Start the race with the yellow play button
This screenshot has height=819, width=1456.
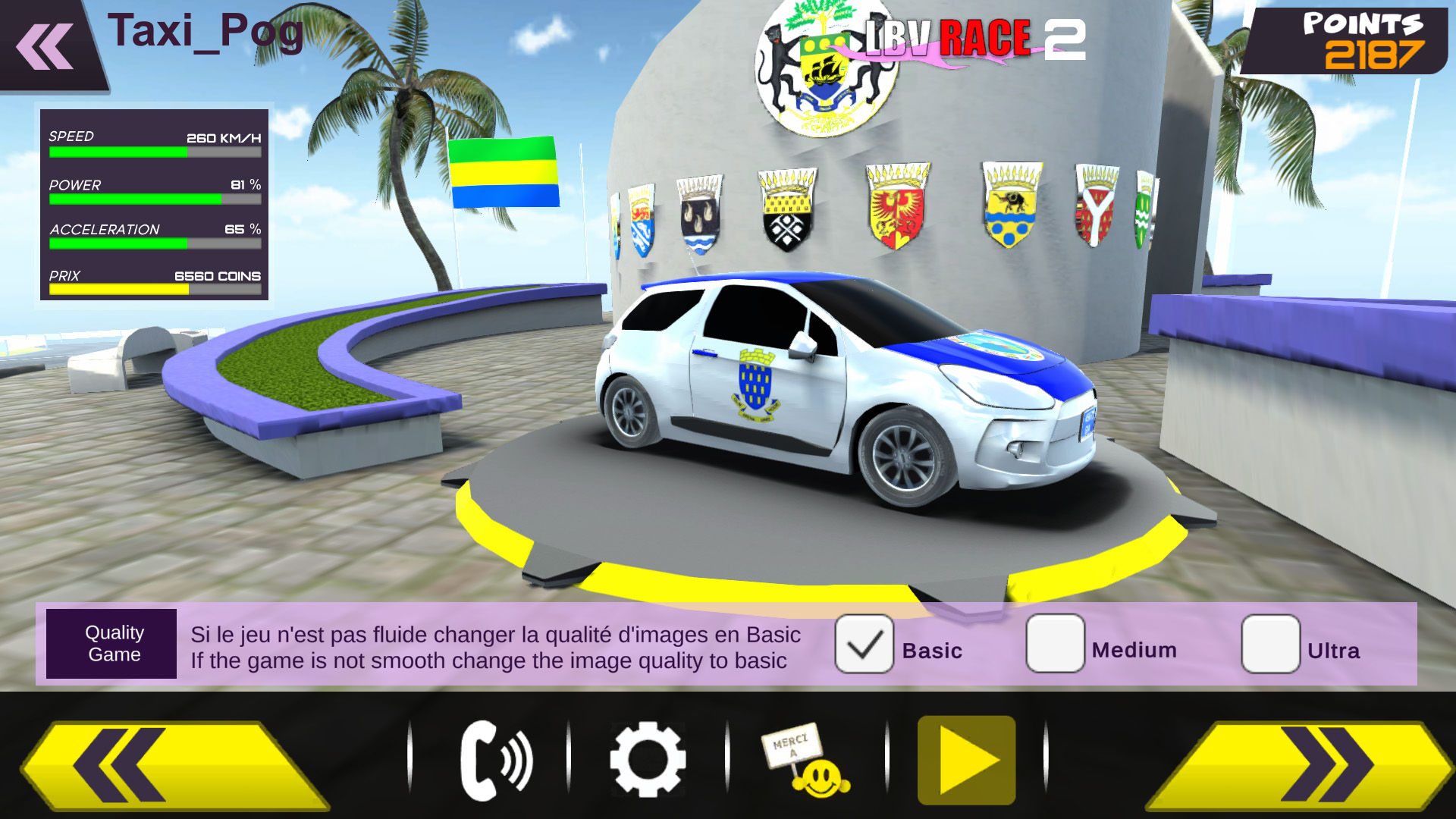(x=966, y=761)
